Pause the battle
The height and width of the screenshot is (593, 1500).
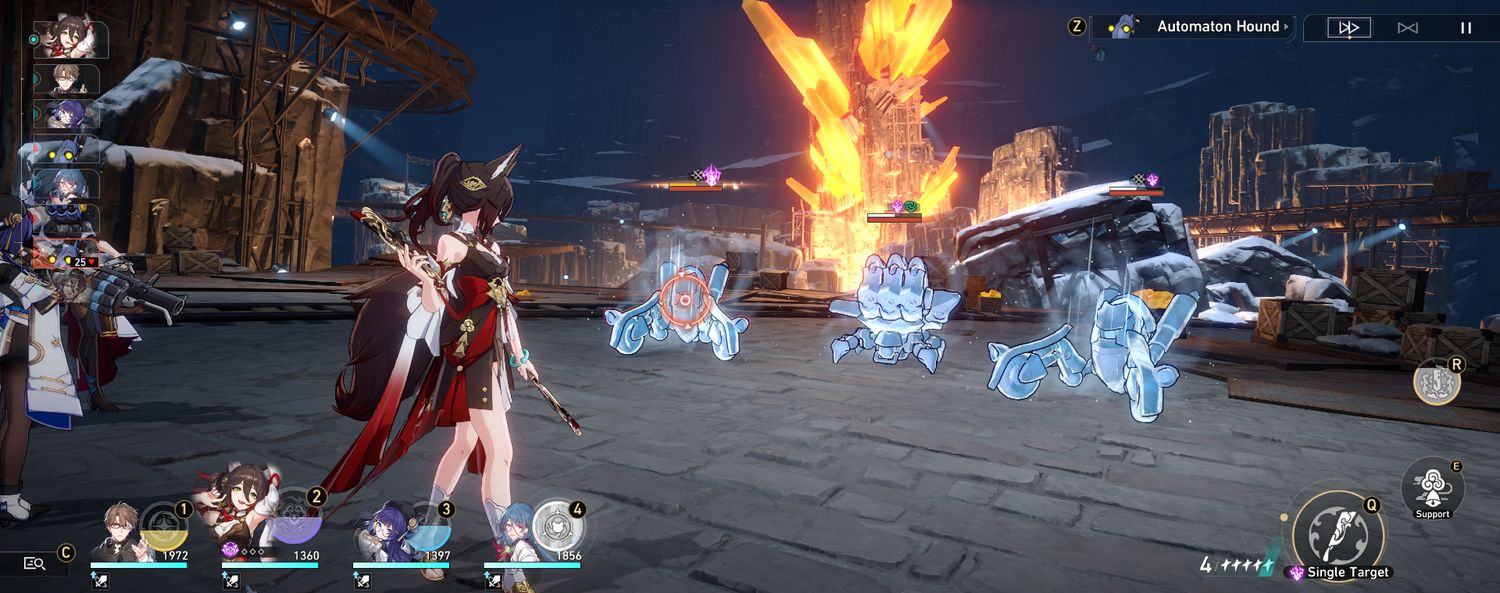point(1466,28)
